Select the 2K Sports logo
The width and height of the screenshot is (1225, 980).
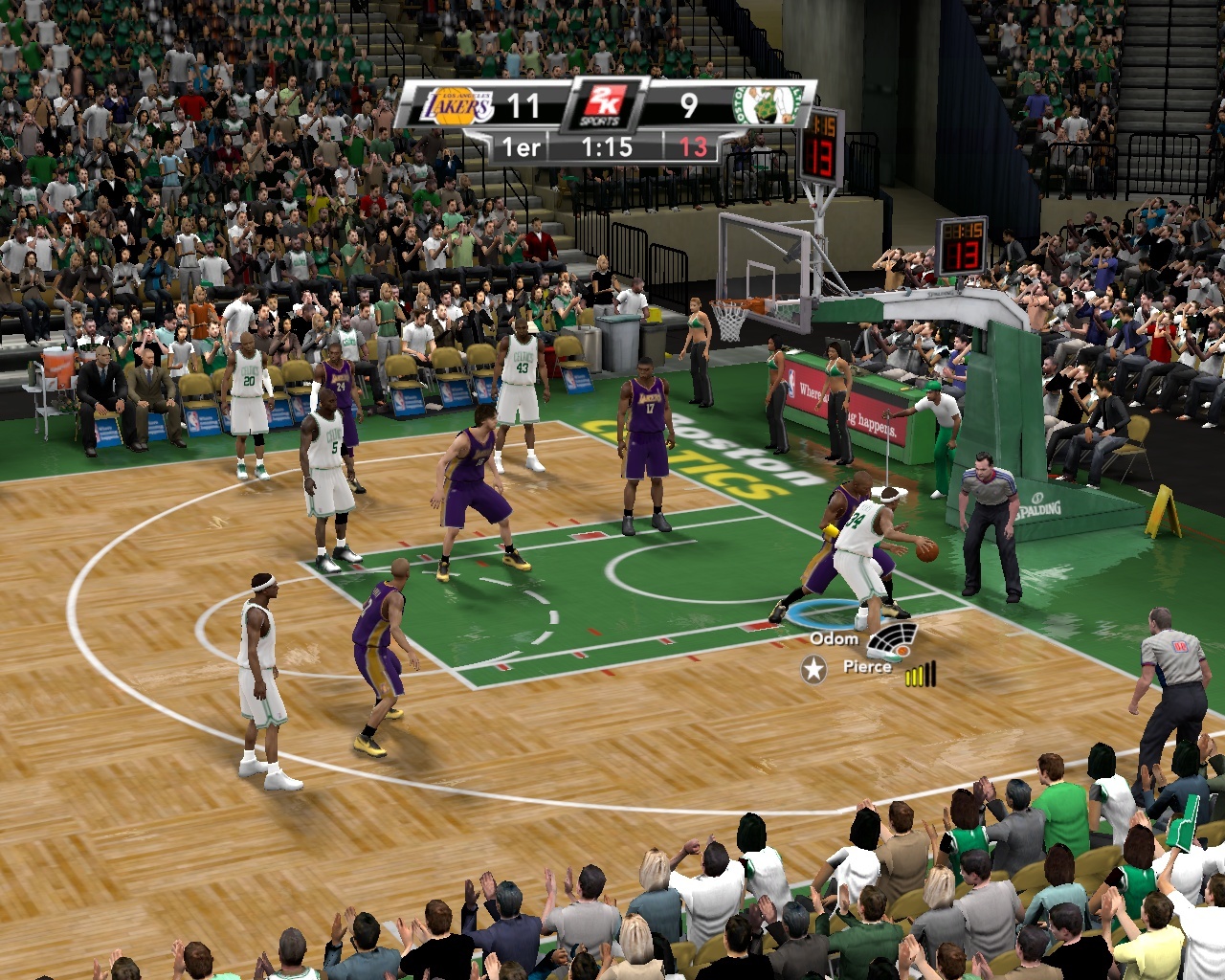pos(603,105)
